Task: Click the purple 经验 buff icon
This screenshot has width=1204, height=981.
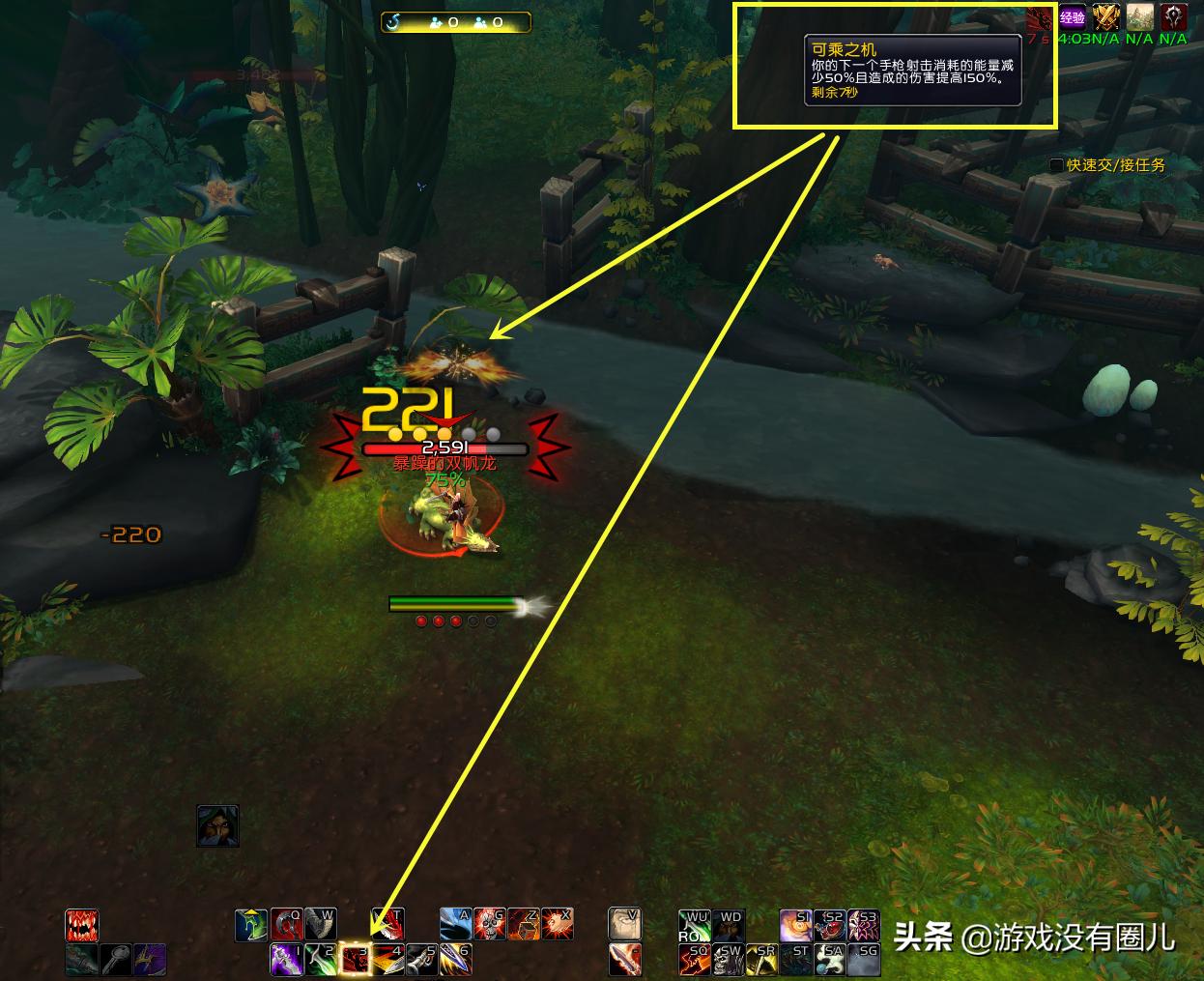Action: click(x=1073, y=16)
